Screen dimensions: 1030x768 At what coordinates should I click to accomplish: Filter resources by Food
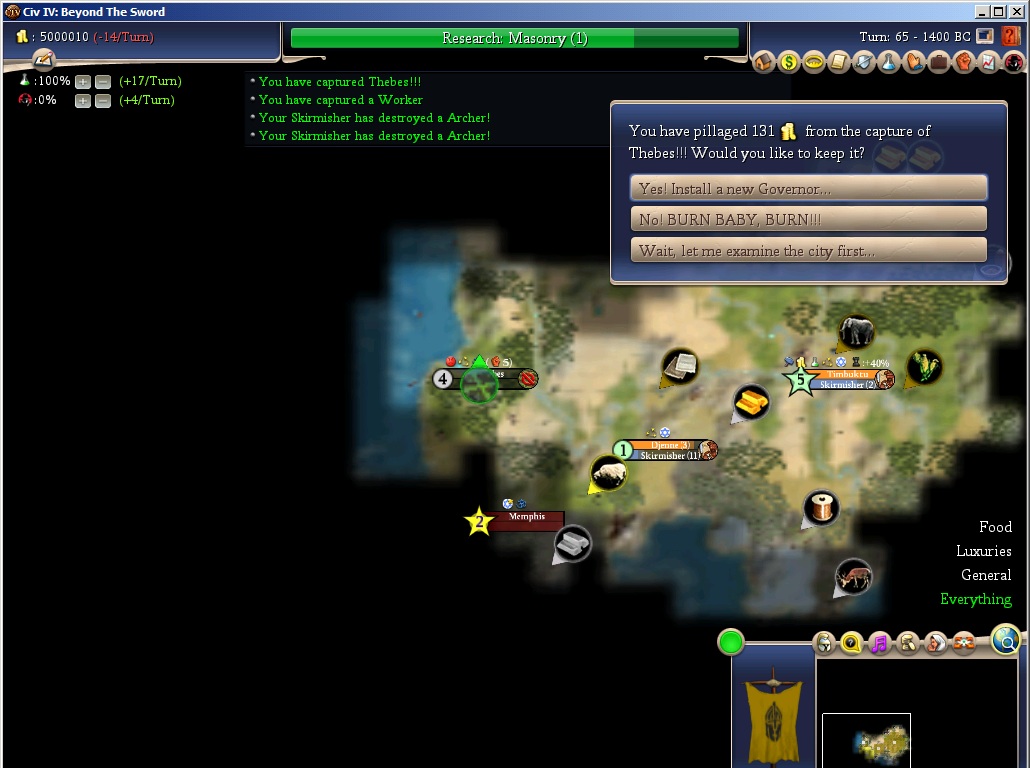click(x=995, y=527)
